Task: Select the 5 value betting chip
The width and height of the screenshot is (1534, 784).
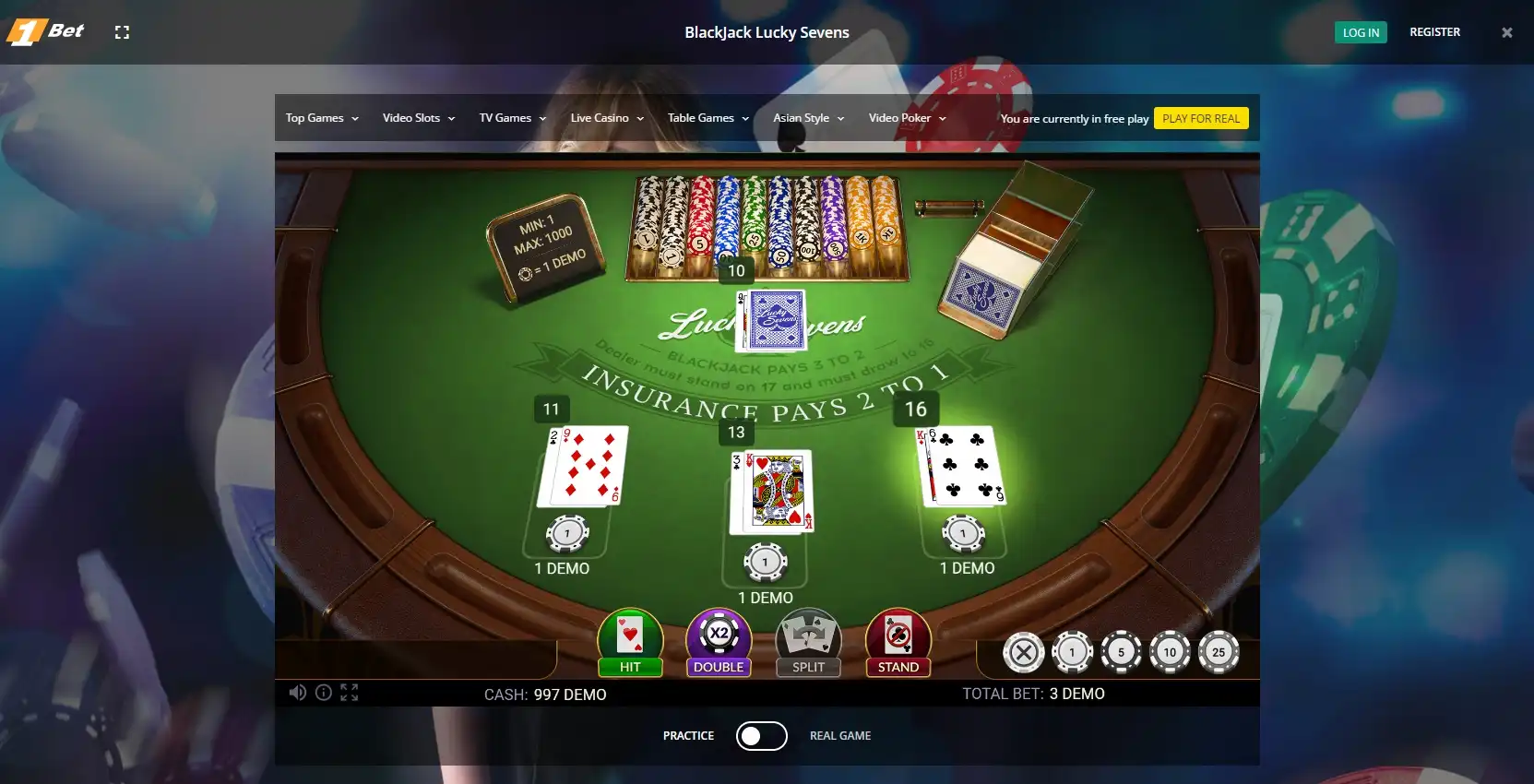Action: point(1121,652)
